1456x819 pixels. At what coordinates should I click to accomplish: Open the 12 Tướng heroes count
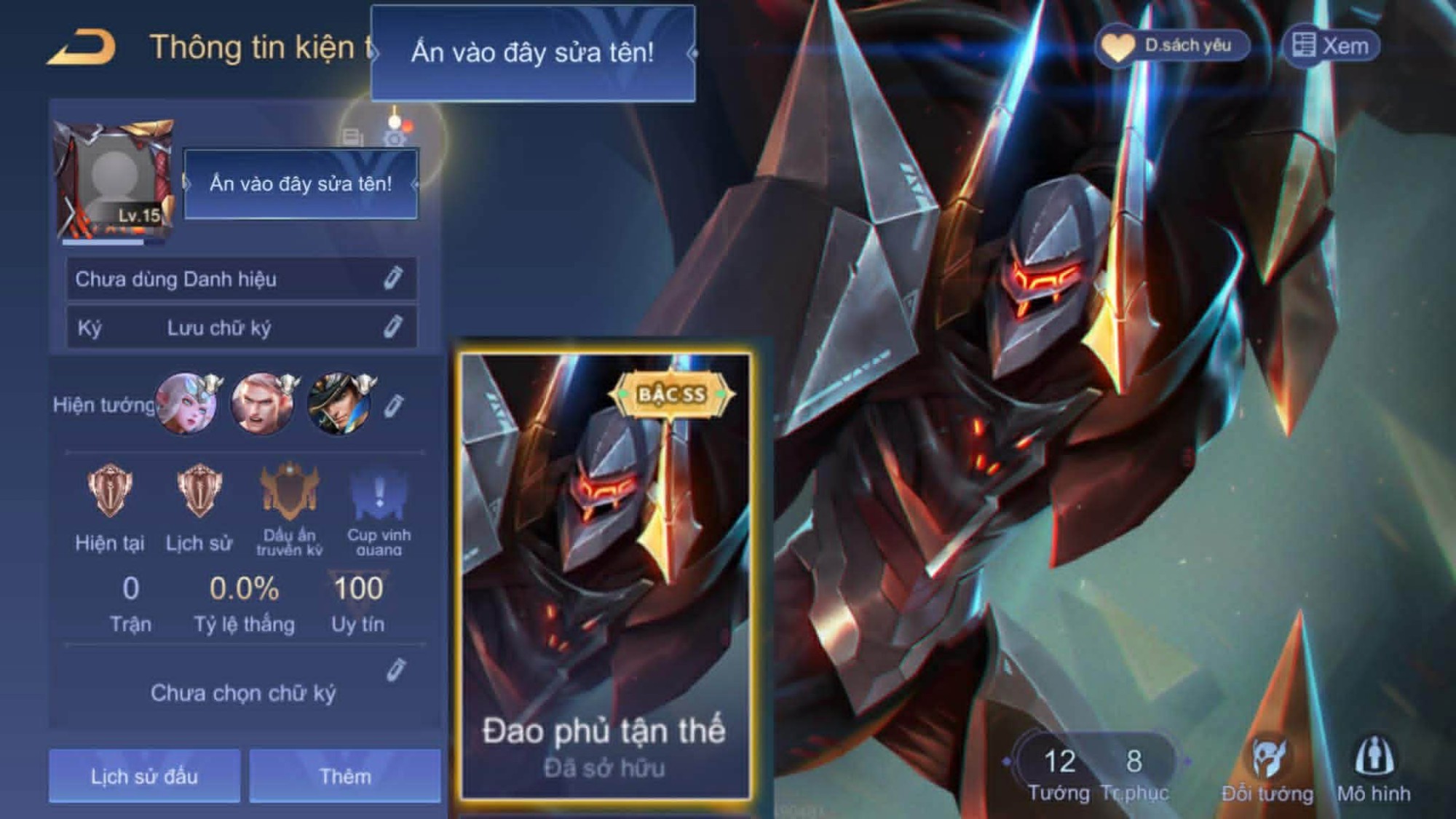(1059, 772)
